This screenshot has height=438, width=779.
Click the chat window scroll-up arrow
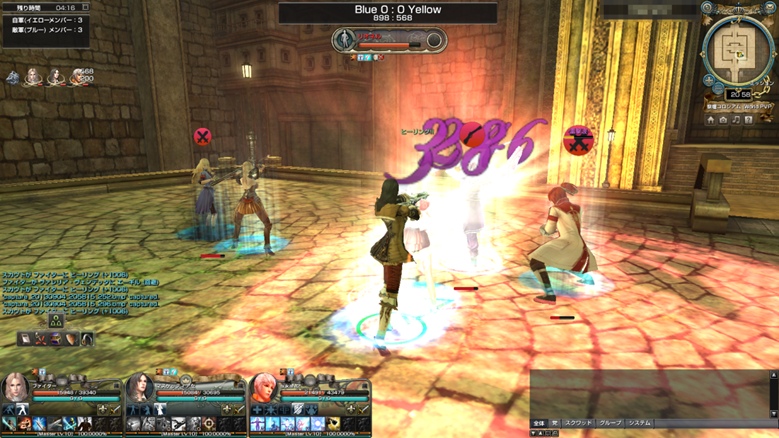point(773,376)
